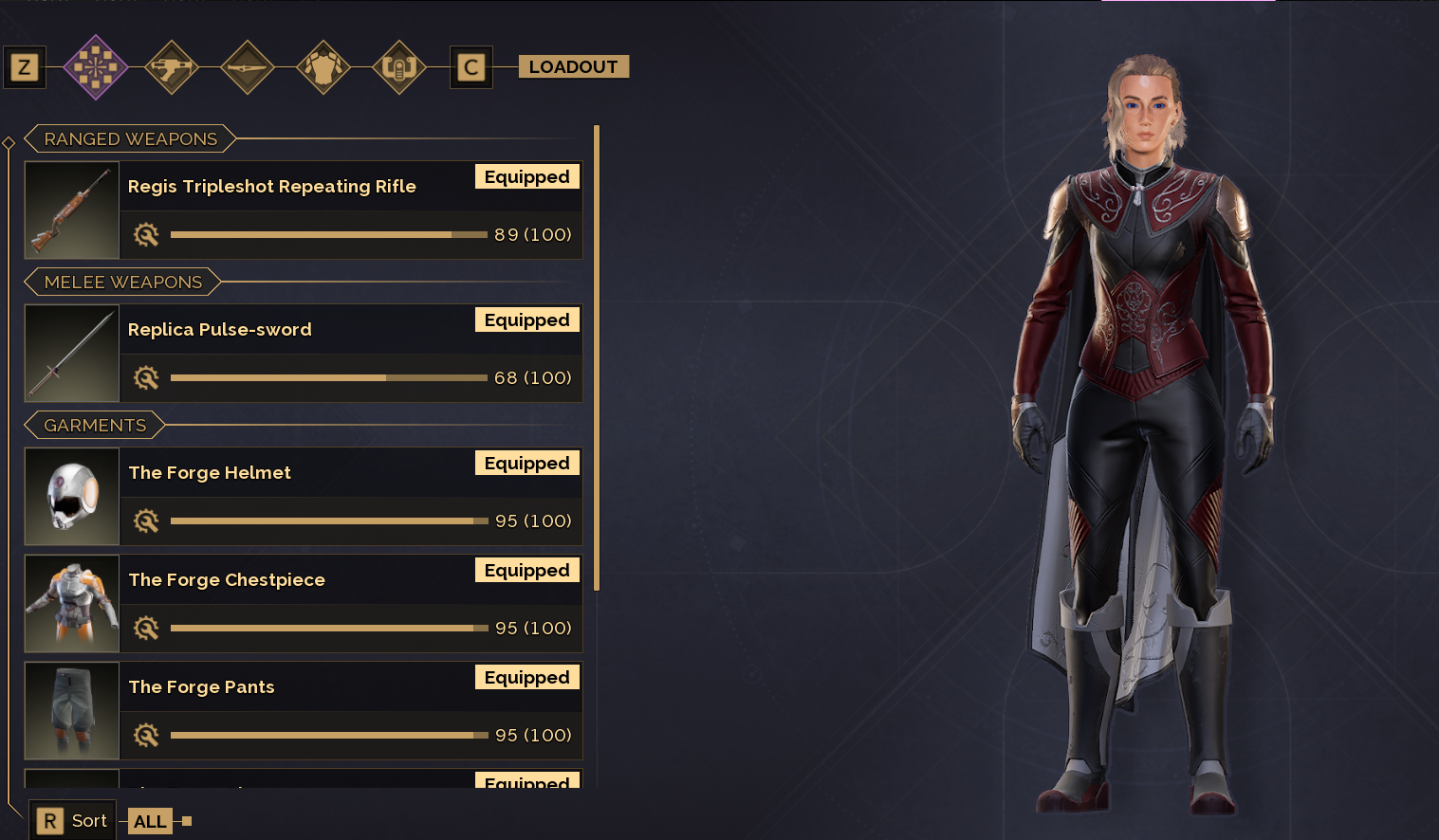Collapse the Ranged Weapons section header
The image size is (1439, 840).
coord(131,139)
